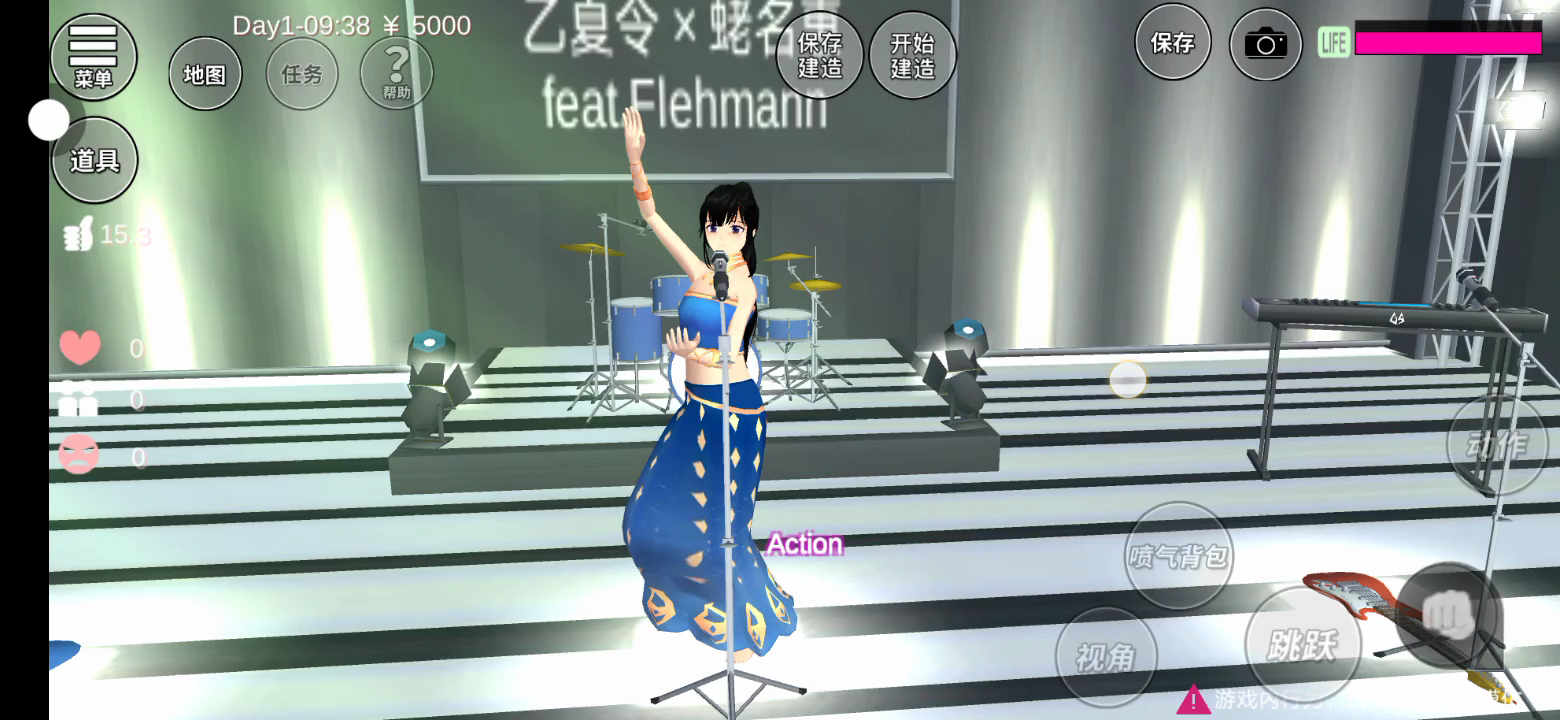The width and height of the screenshot is (1560, 720).
Task: Tap the purple Action prompt label
Action: tap(805, 544)
